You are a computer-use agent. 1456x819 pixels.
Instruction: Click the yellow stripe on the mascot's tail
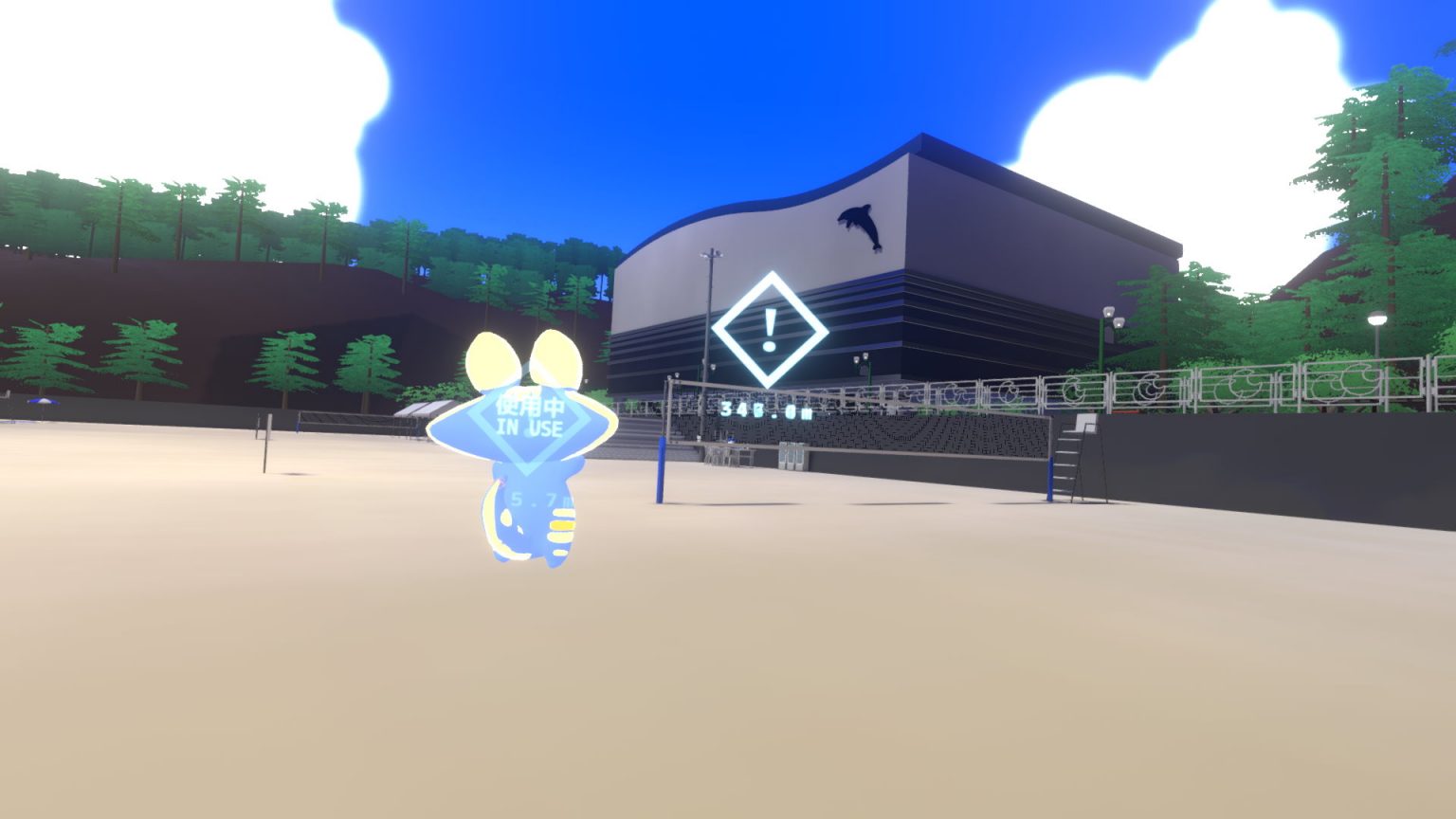tap(560, 522)
